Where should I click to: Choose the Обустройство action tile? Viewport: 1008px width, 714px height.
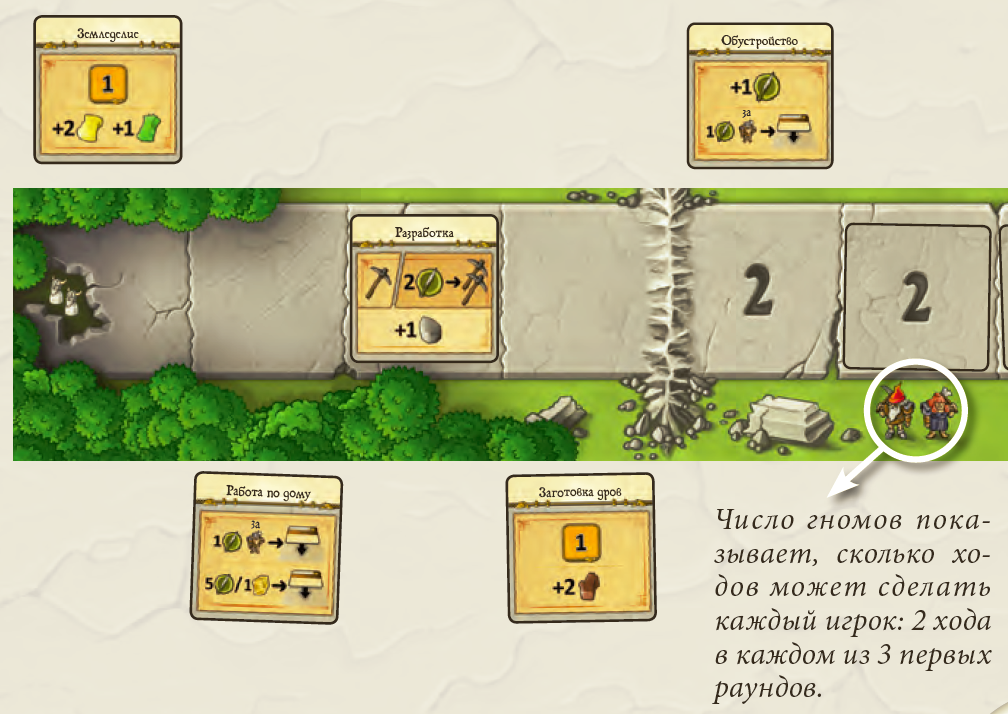click(x=762, y=97)
